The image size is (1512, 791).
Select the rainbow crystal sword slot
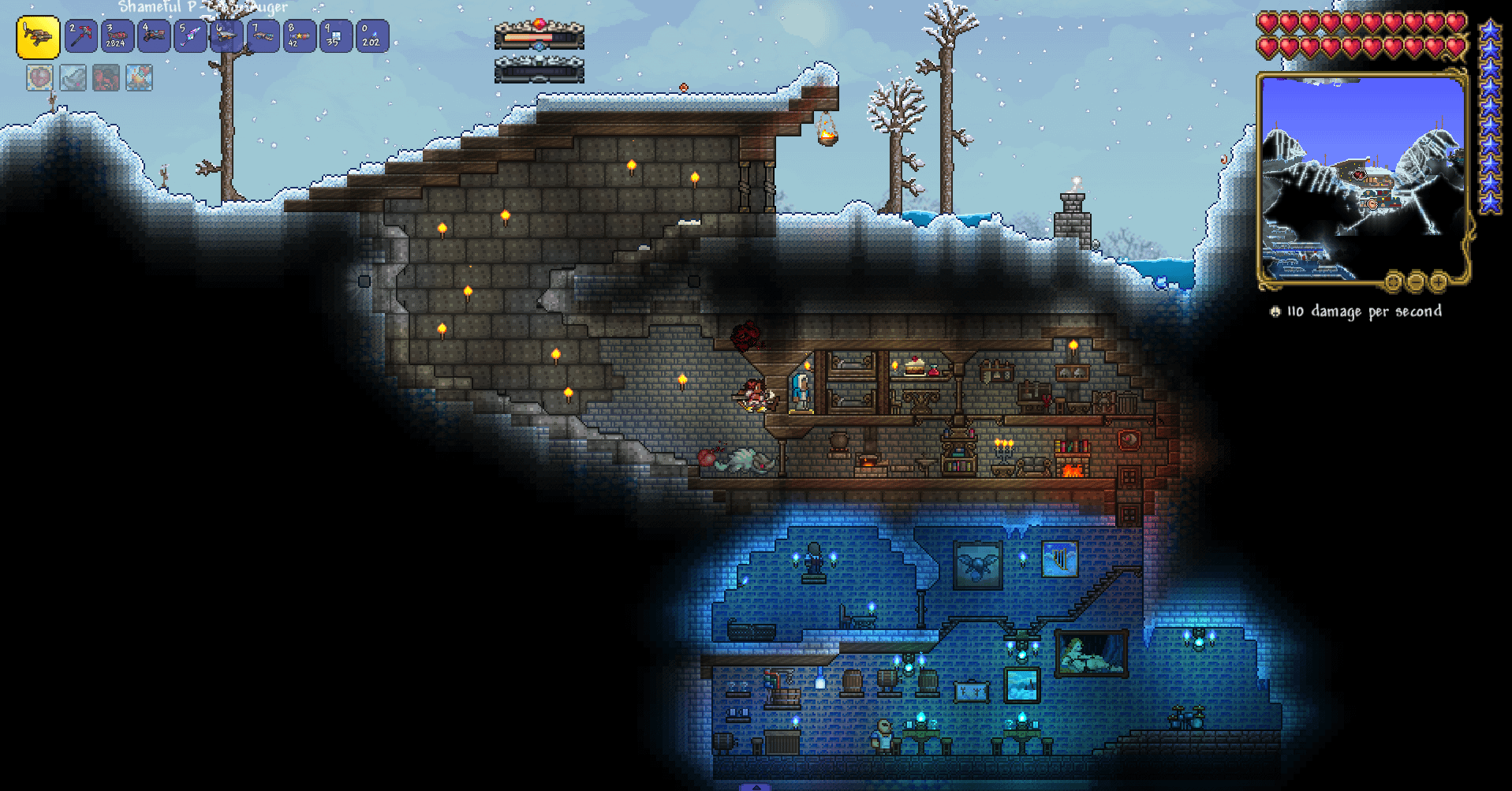point(190,36)
